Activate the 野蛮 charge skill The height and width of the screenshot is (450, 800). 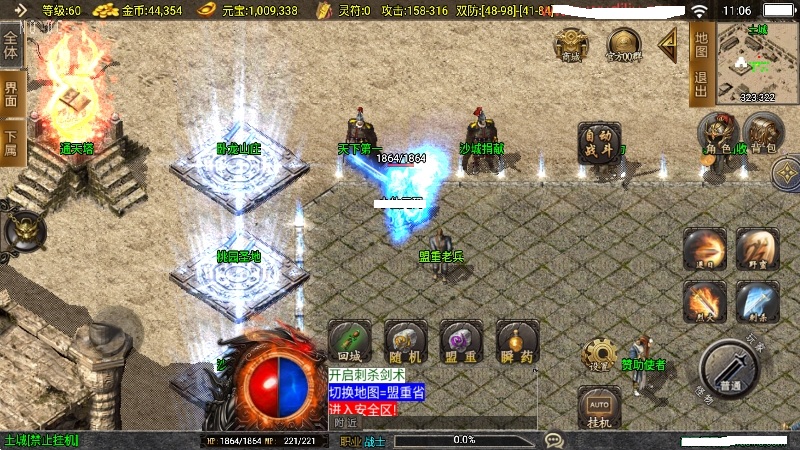pyautogui.click(x=756, y=248)
